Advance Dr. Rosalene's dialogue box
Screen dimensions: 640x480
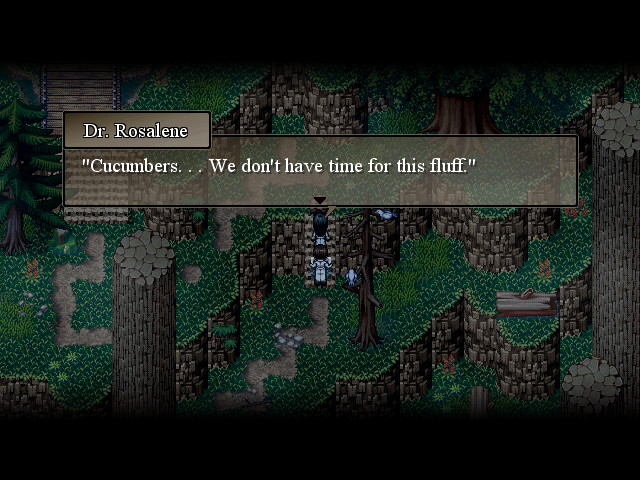tap(320, 170)
